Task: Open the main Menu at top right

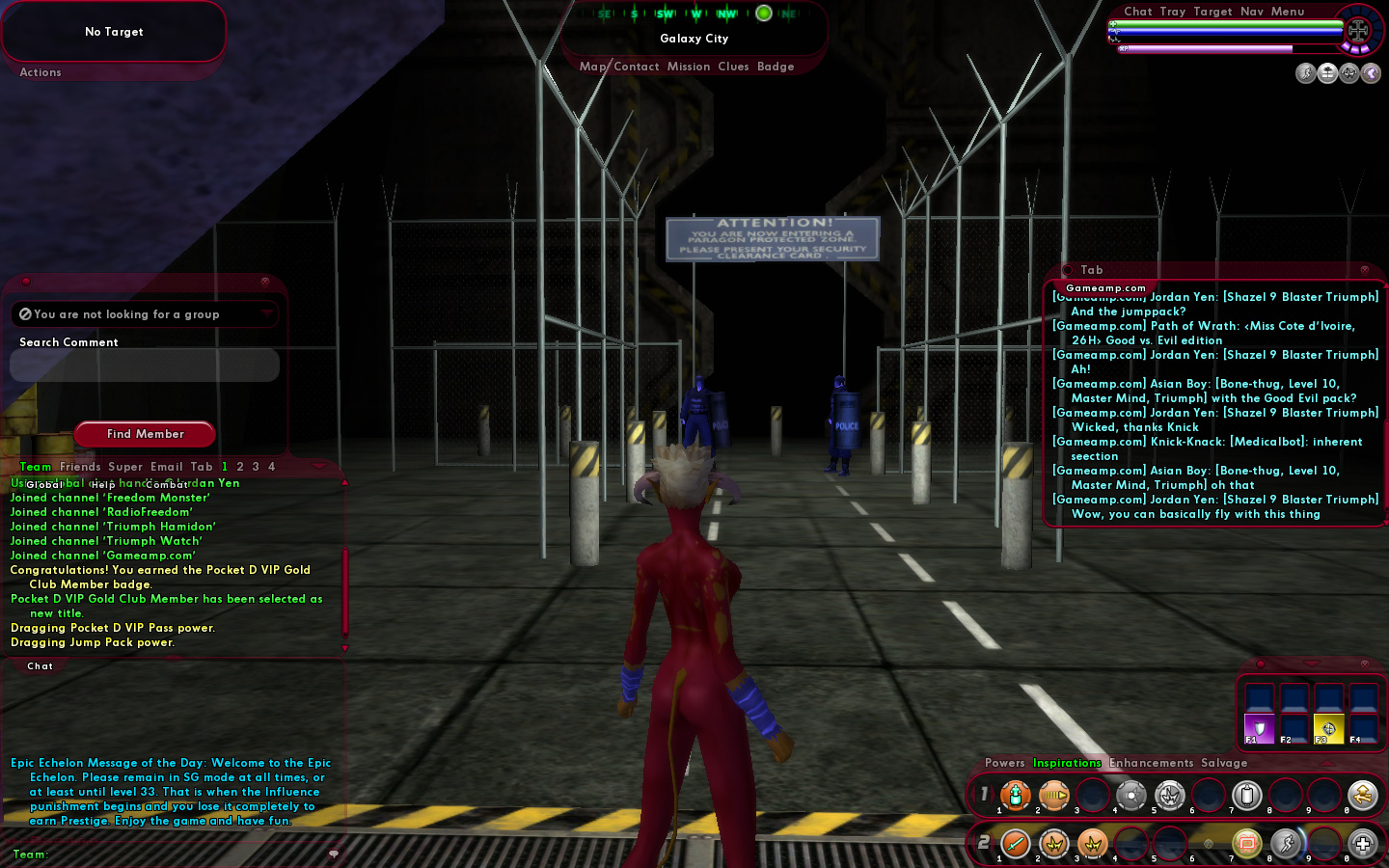Action: tap(1288, 12)
